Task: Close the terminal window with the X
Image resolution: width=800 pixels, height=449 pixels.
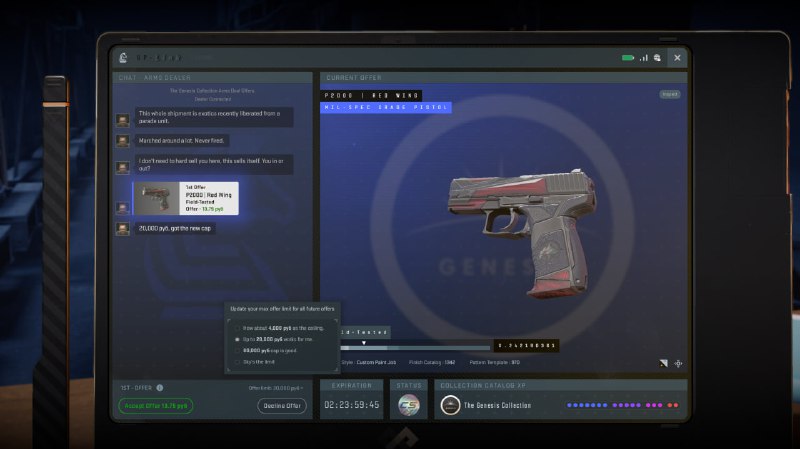Action: pyautogui.click(x=677, y=58)
